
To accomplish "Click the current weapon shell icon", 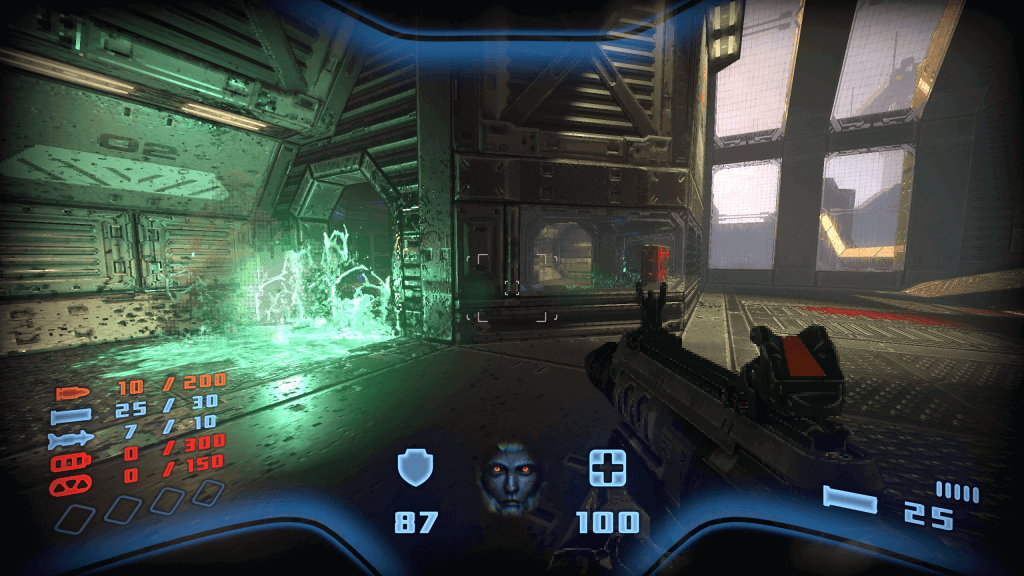I will [850, 500].
